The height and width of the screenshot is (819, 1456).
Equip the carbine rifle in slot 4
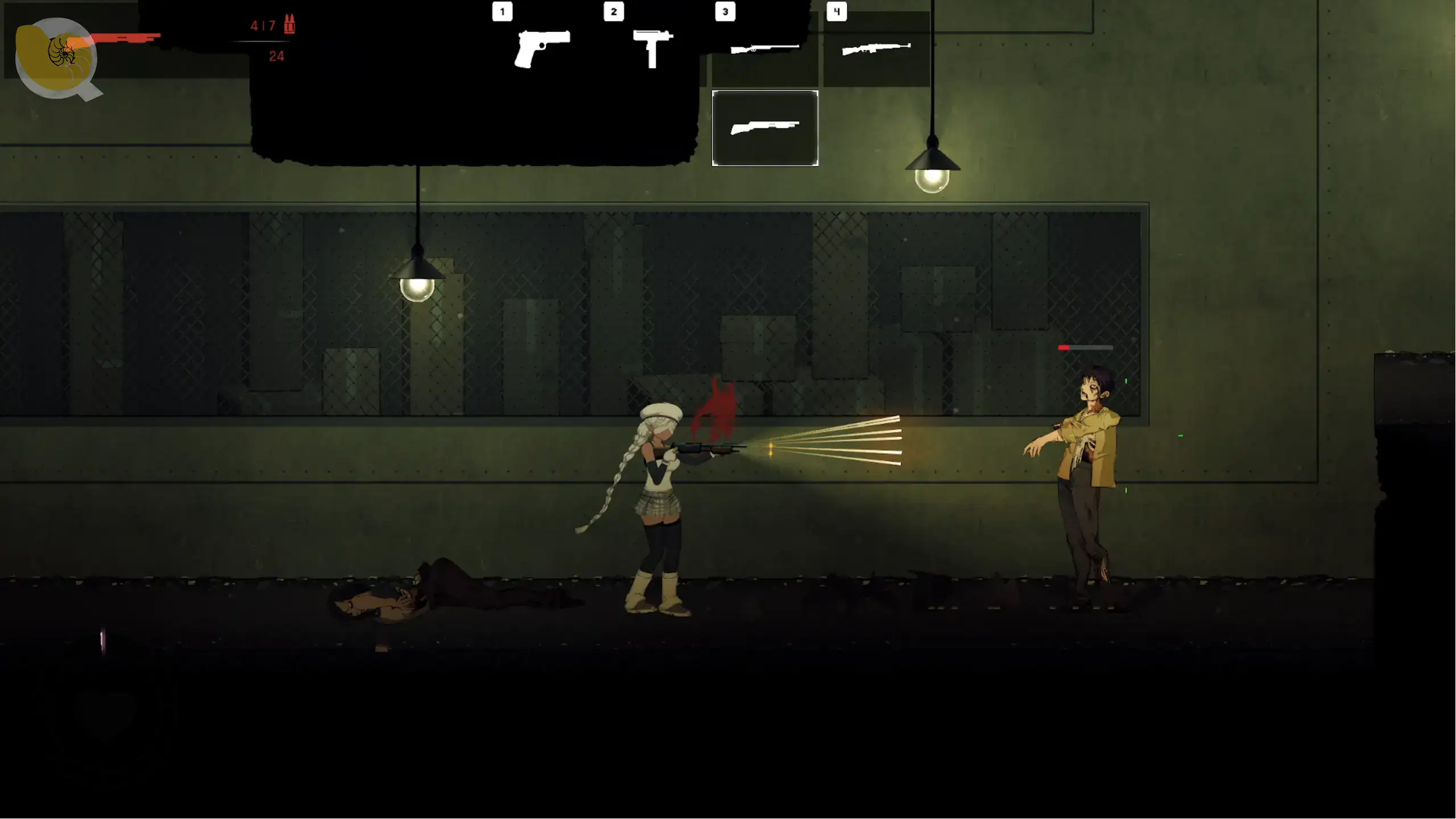(876, 50)
